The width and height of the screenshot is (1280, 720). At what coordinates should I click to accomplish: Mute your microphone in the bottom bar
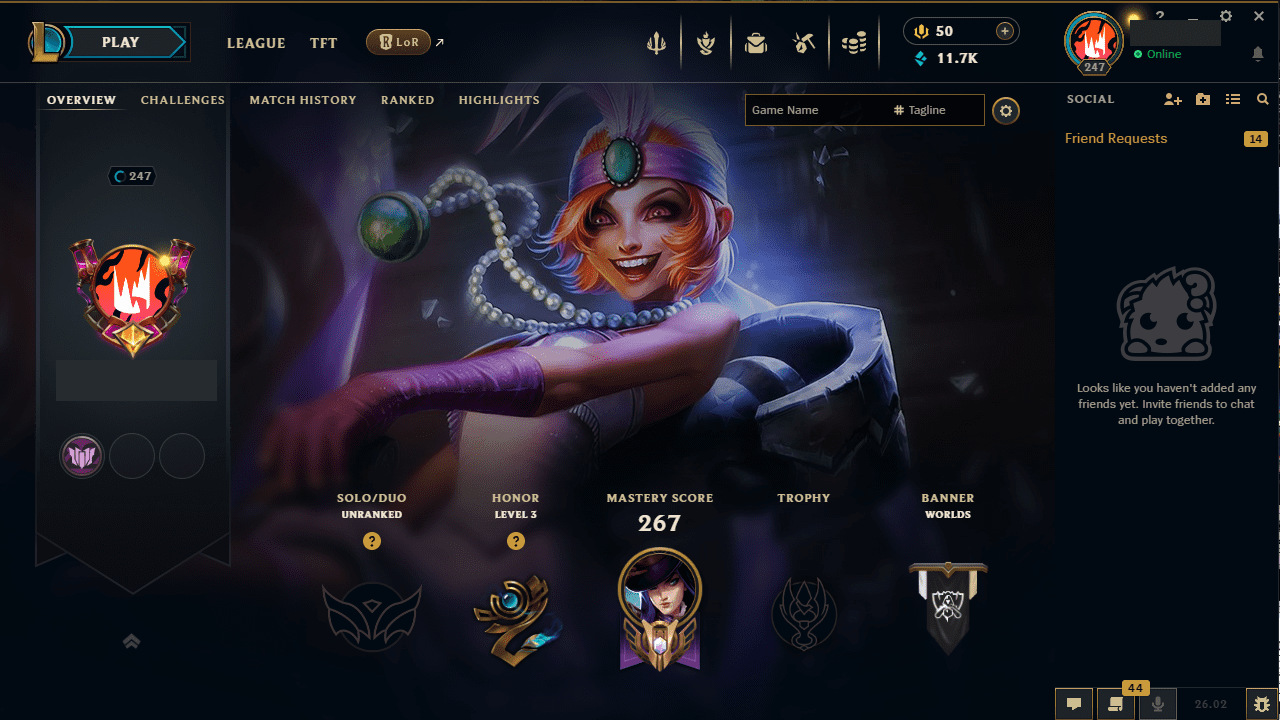point(1157,704)
